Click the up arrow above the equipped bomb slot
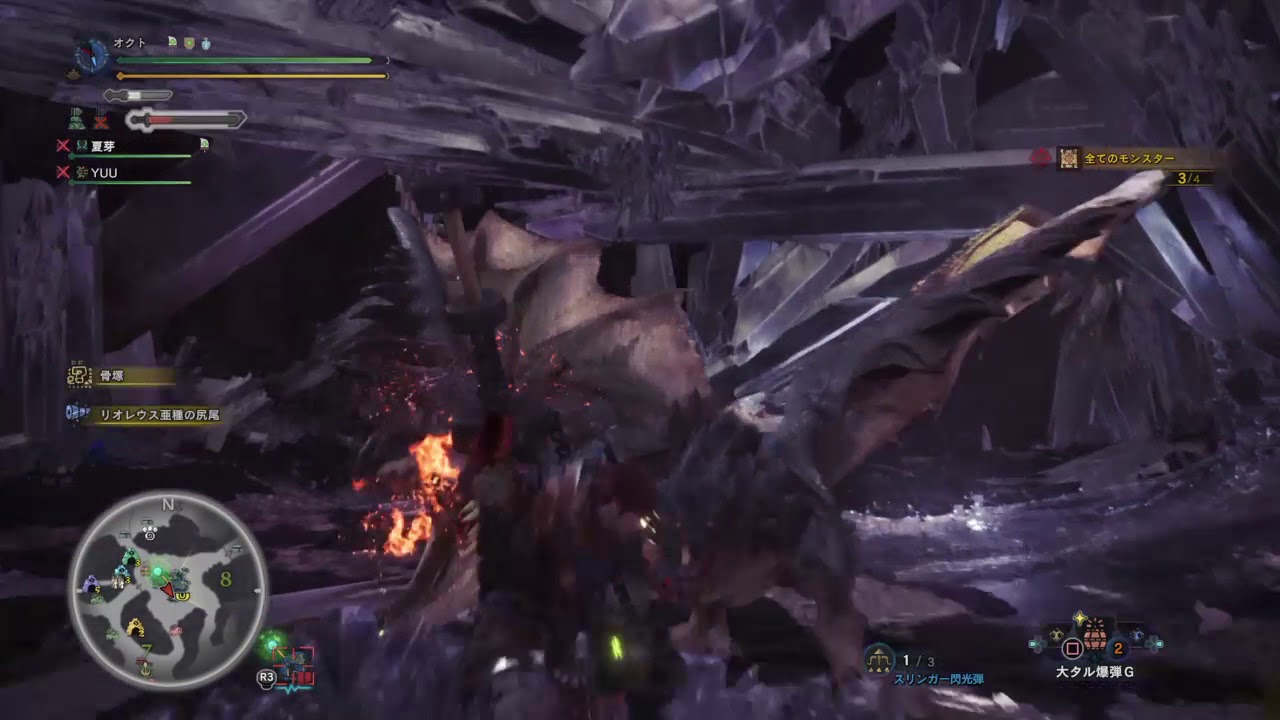This screenshot has height=720, width=1280. click(1079, 617)
